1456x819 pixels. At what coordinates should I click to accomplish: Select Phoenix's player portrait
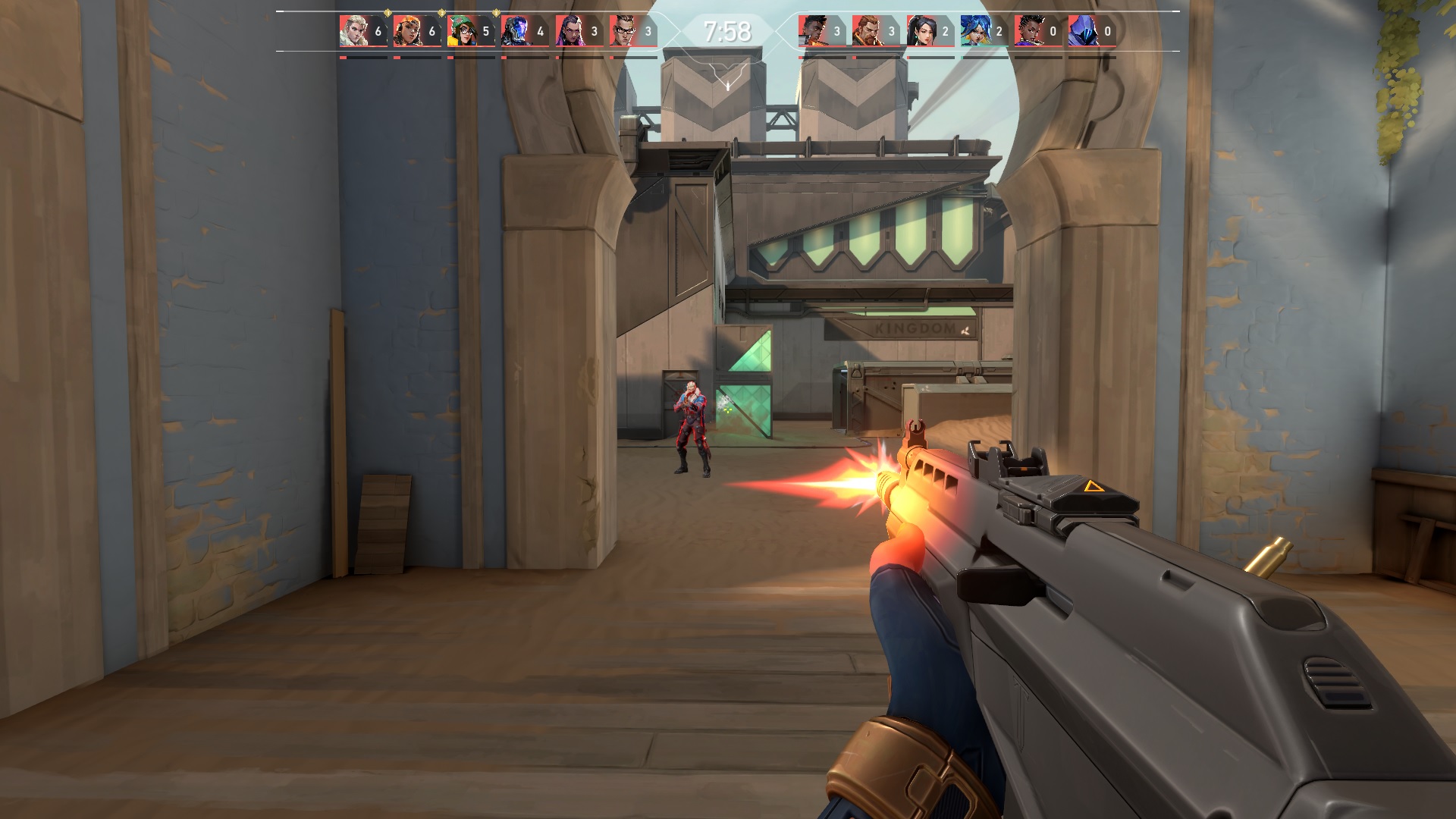tap(812, 31)
